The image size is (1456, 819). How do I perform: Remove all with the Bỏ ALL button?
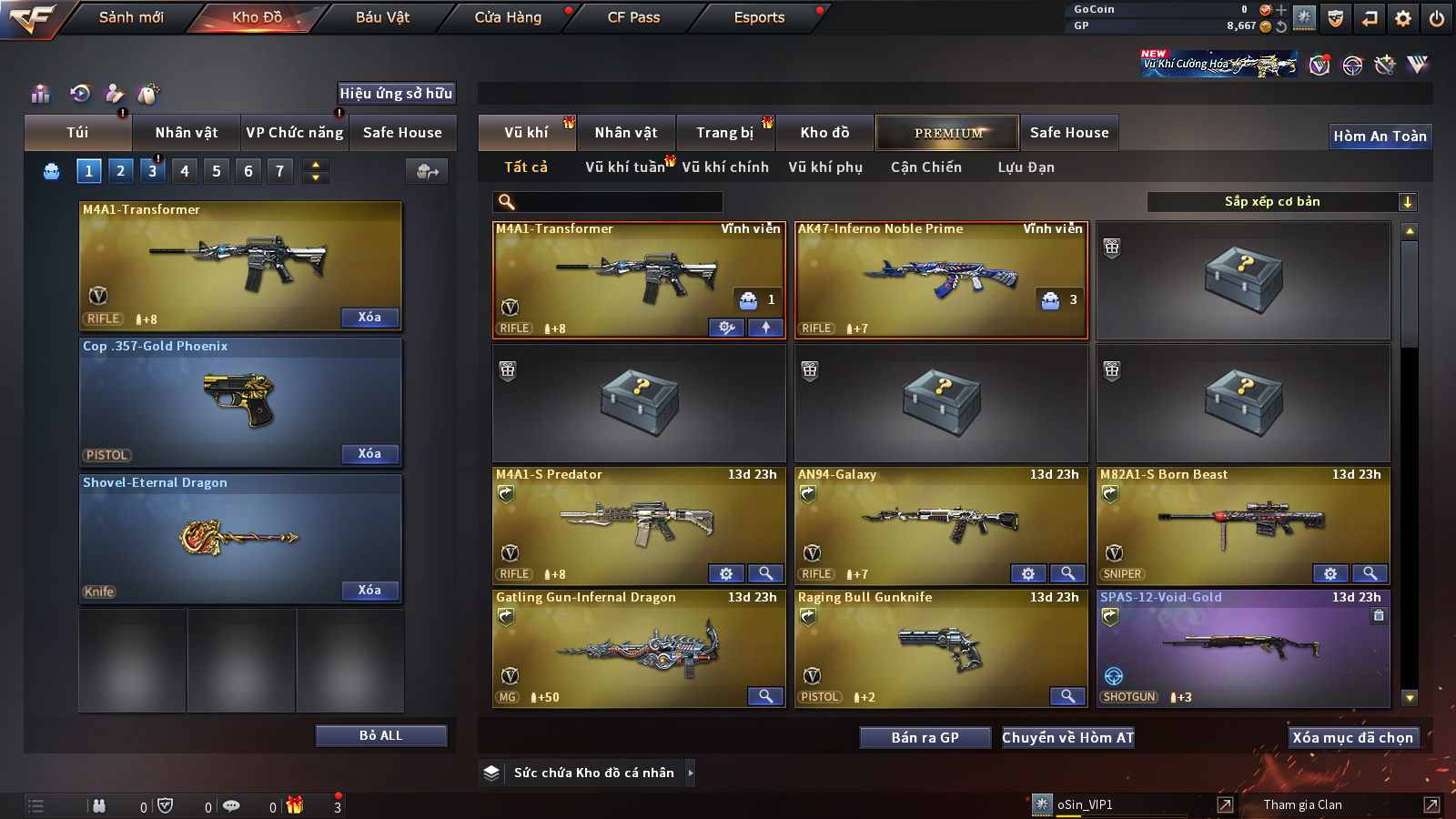pyautogui.click(x=380, y=735)
